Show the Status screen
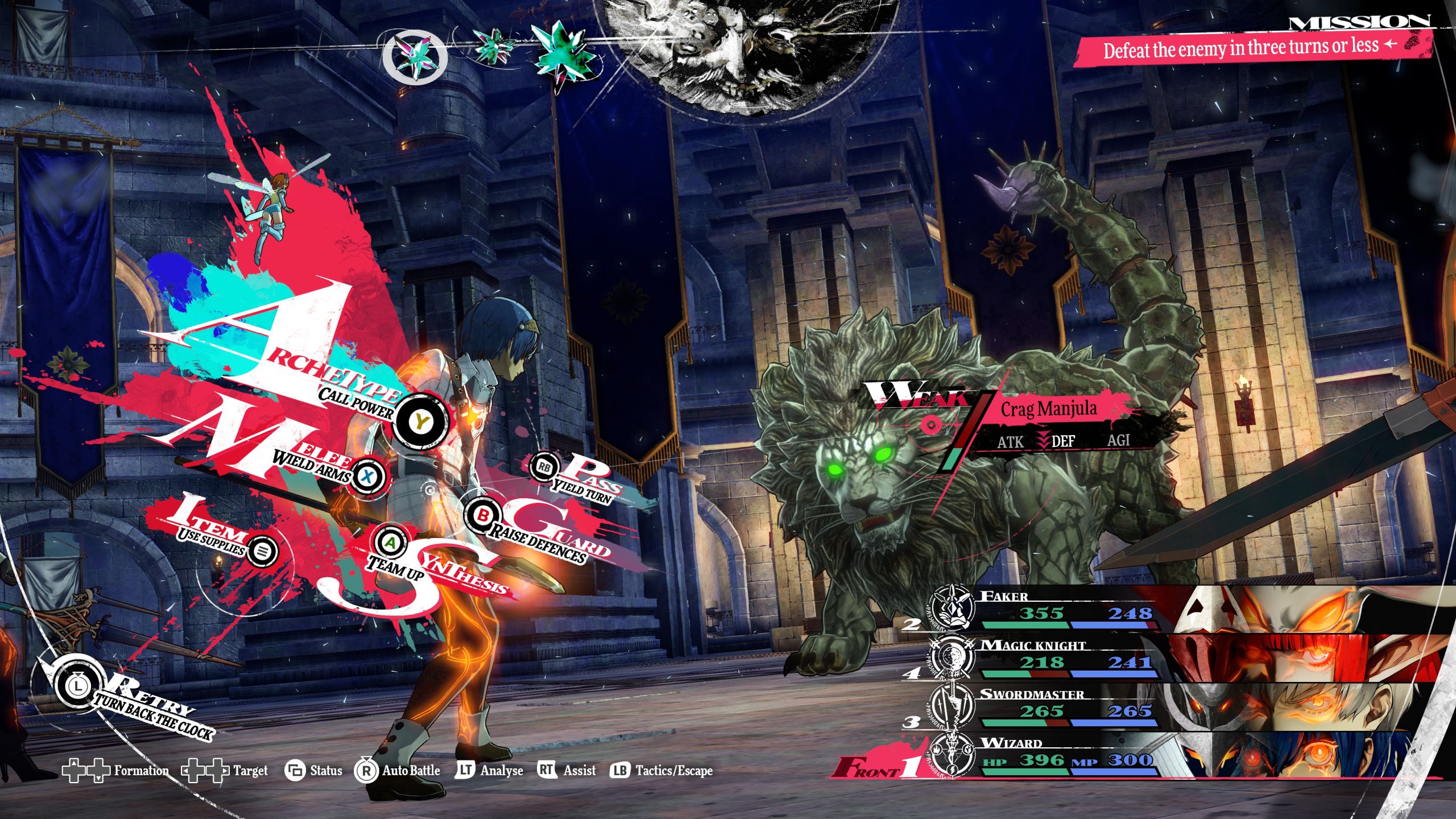Viewport: 1456px width, 819px height. pyautogui.click(x=314, y=771)
